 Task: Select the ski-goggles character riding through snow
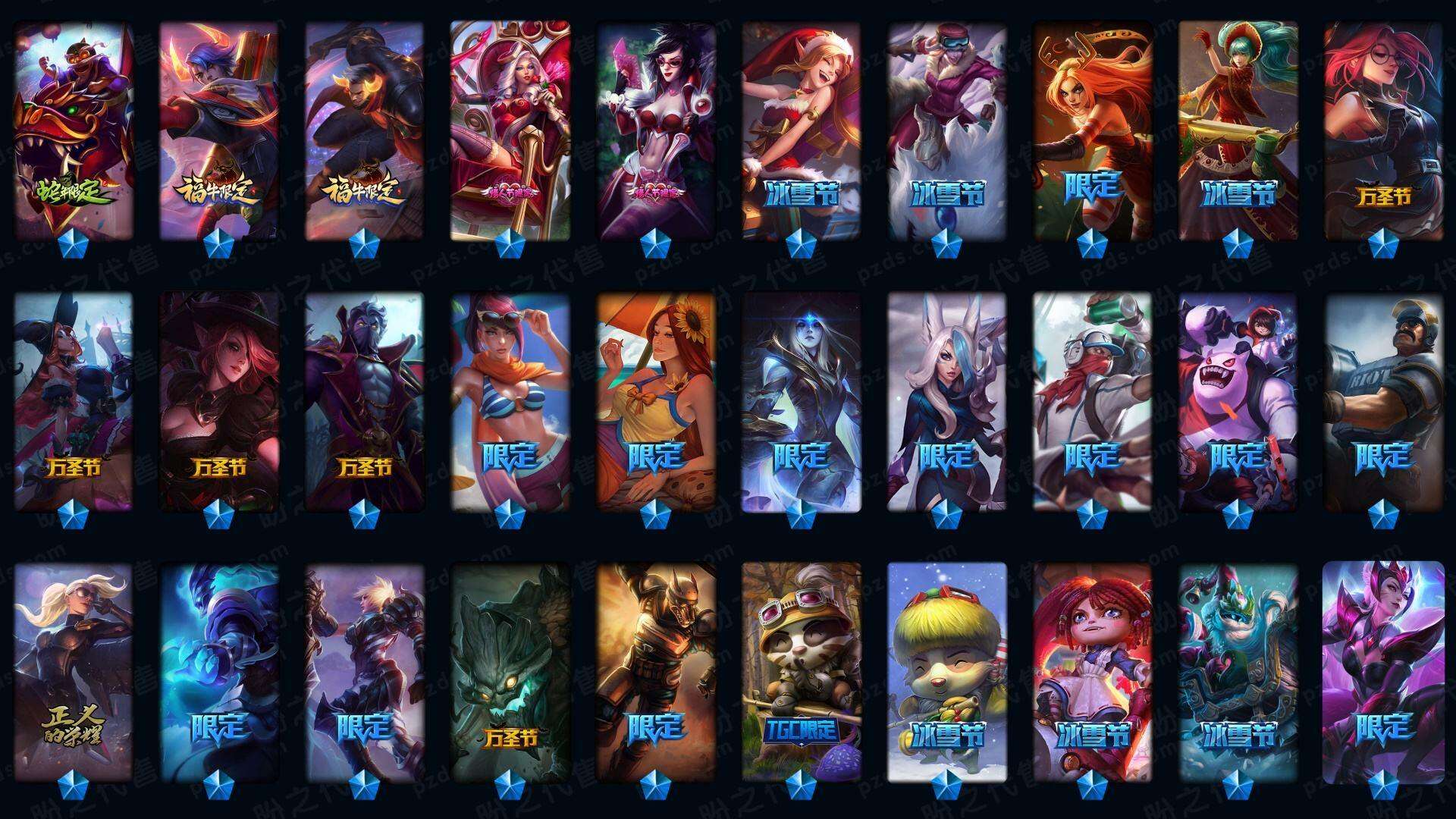[946, 129]
